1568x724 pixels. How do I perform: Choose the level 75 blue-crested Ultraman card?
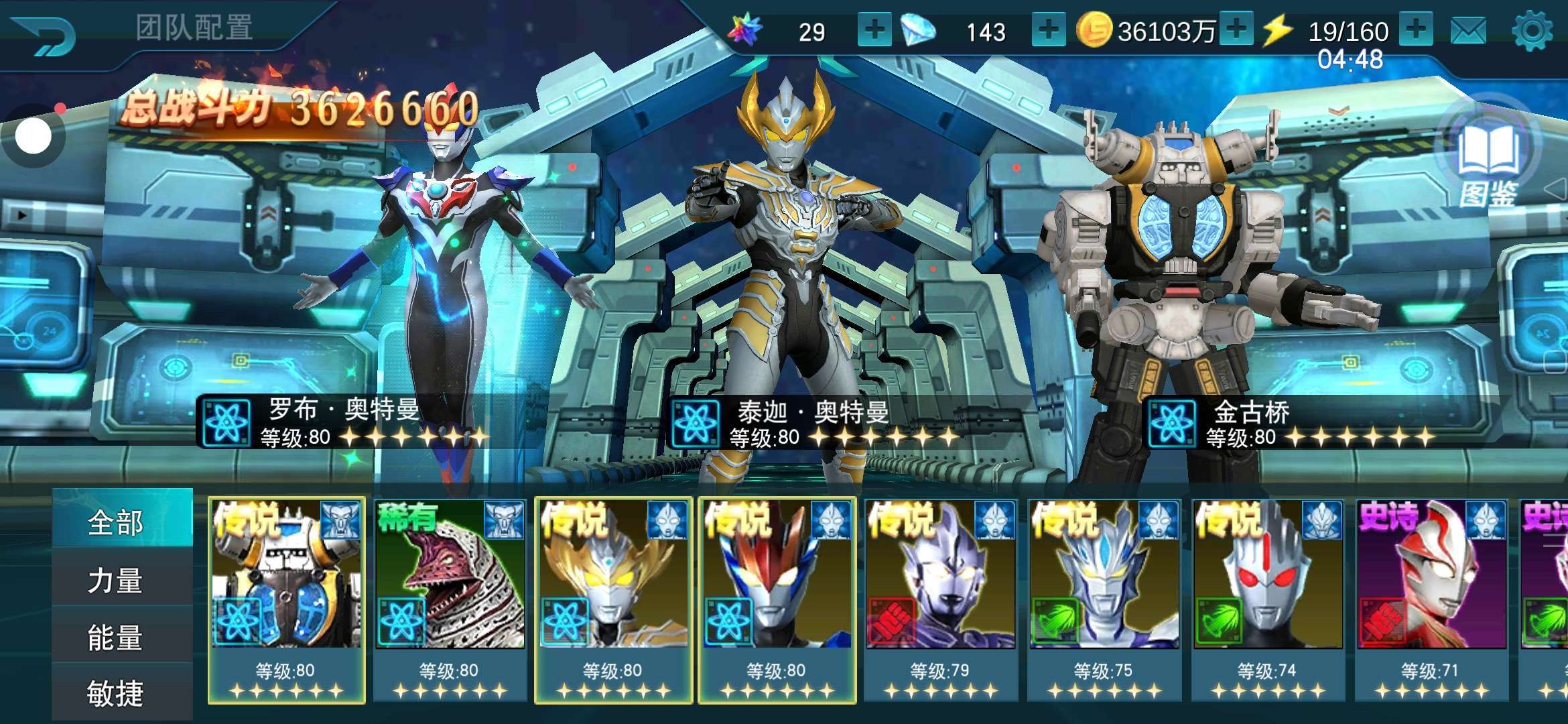point(1104,599)
